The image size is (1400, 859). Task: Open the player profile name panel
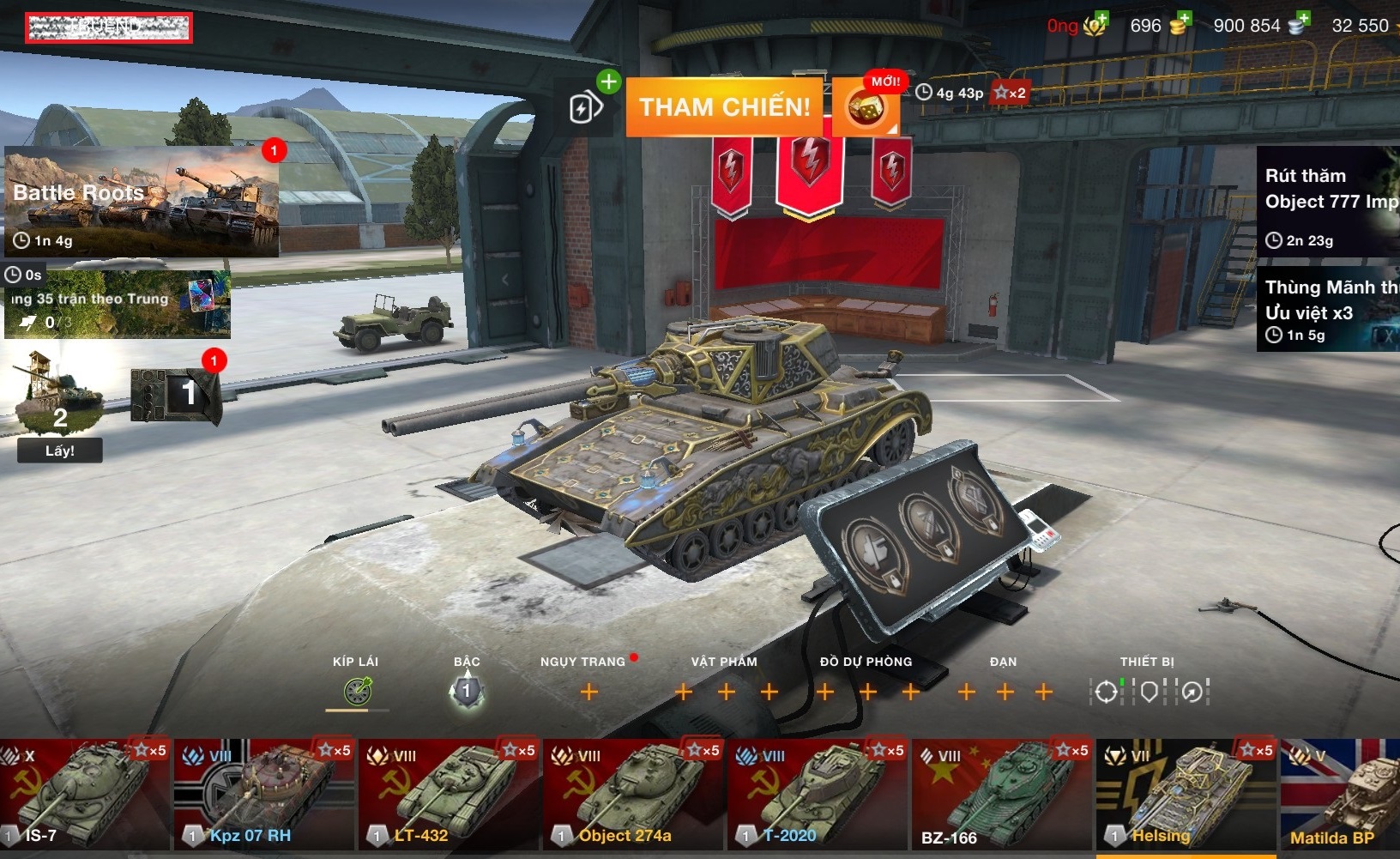click(x=108, y=27)
